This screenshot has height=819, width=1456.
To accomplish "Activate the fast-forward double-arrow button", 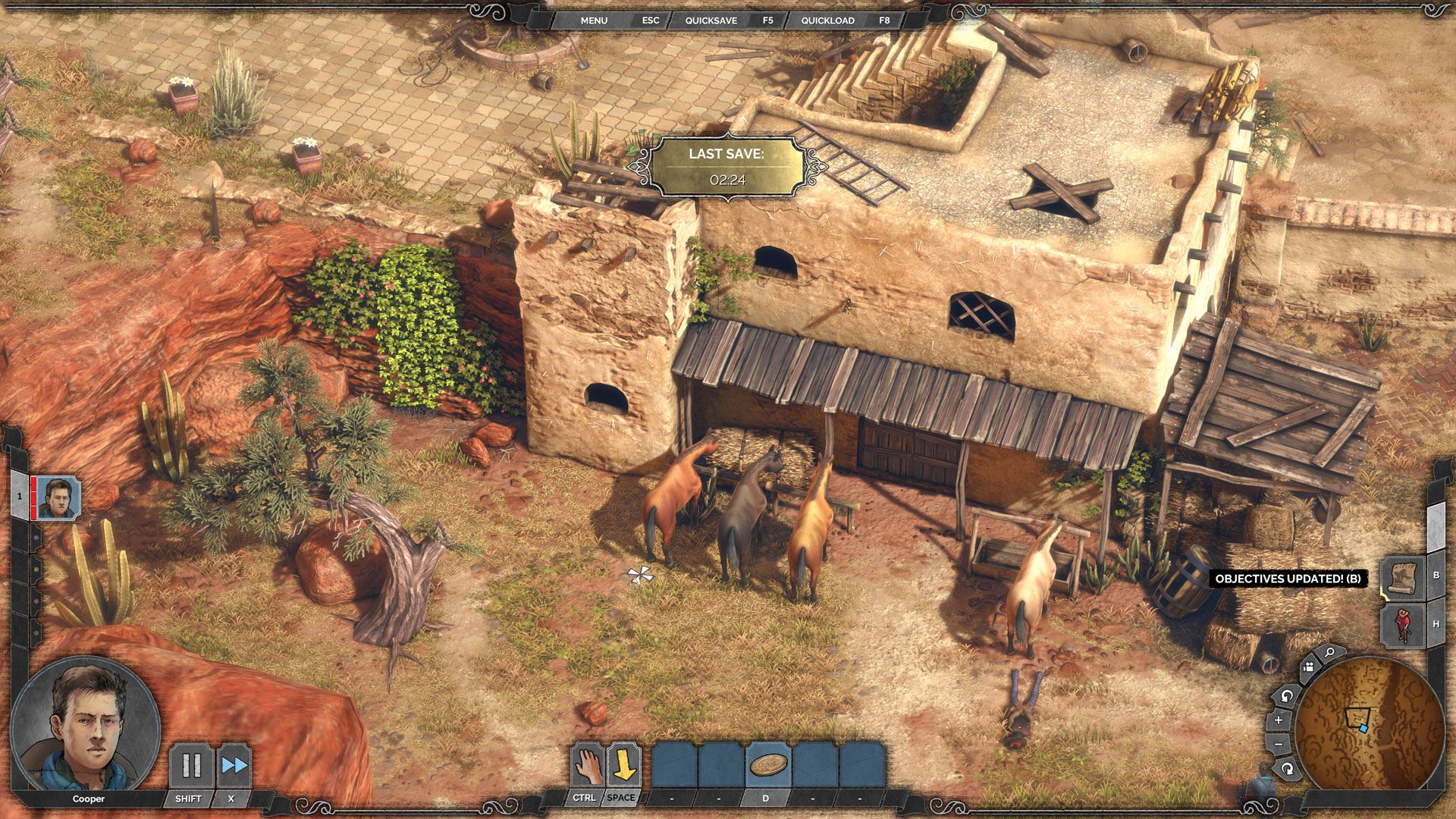I will [x=234, y=765].
